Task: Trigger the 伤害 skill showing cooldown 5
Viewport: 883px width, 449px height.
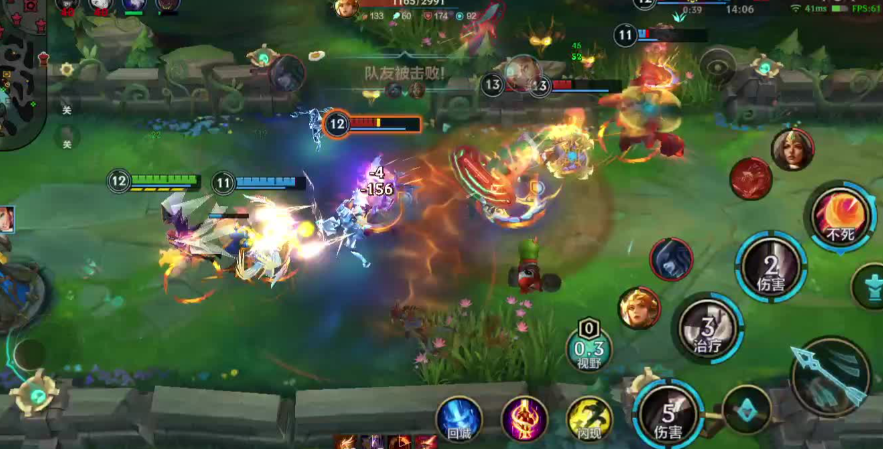Action: click(666, 412)
